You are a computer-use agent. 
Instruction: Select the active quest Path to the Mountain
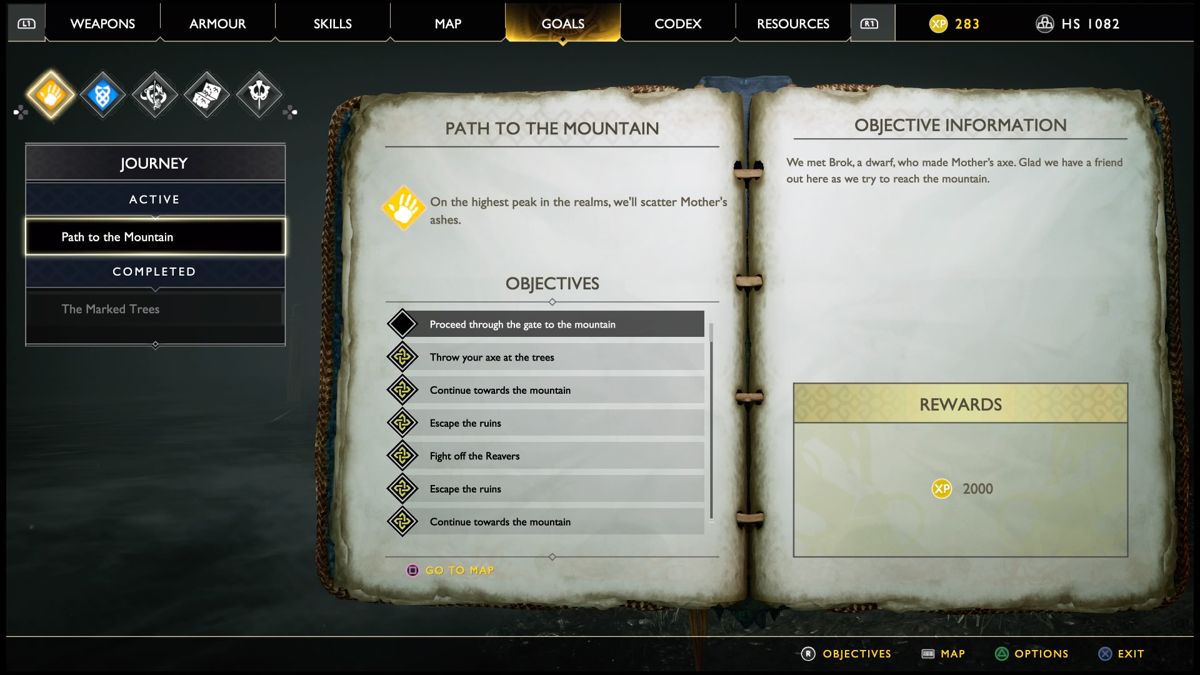pos(155,237)
